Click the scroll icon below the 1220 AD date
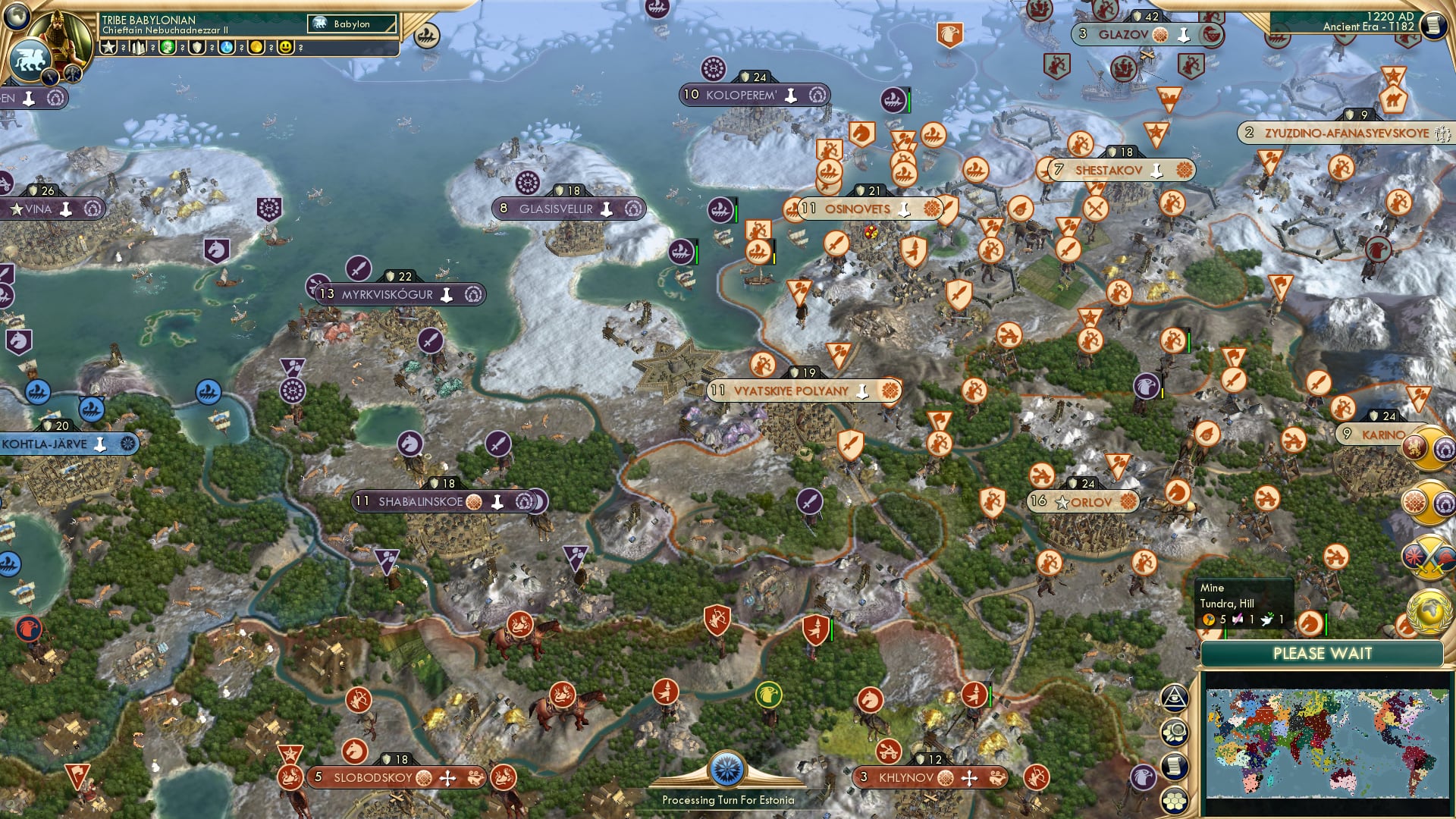Screen dimensions: 1456x819 pos(1434,24)
